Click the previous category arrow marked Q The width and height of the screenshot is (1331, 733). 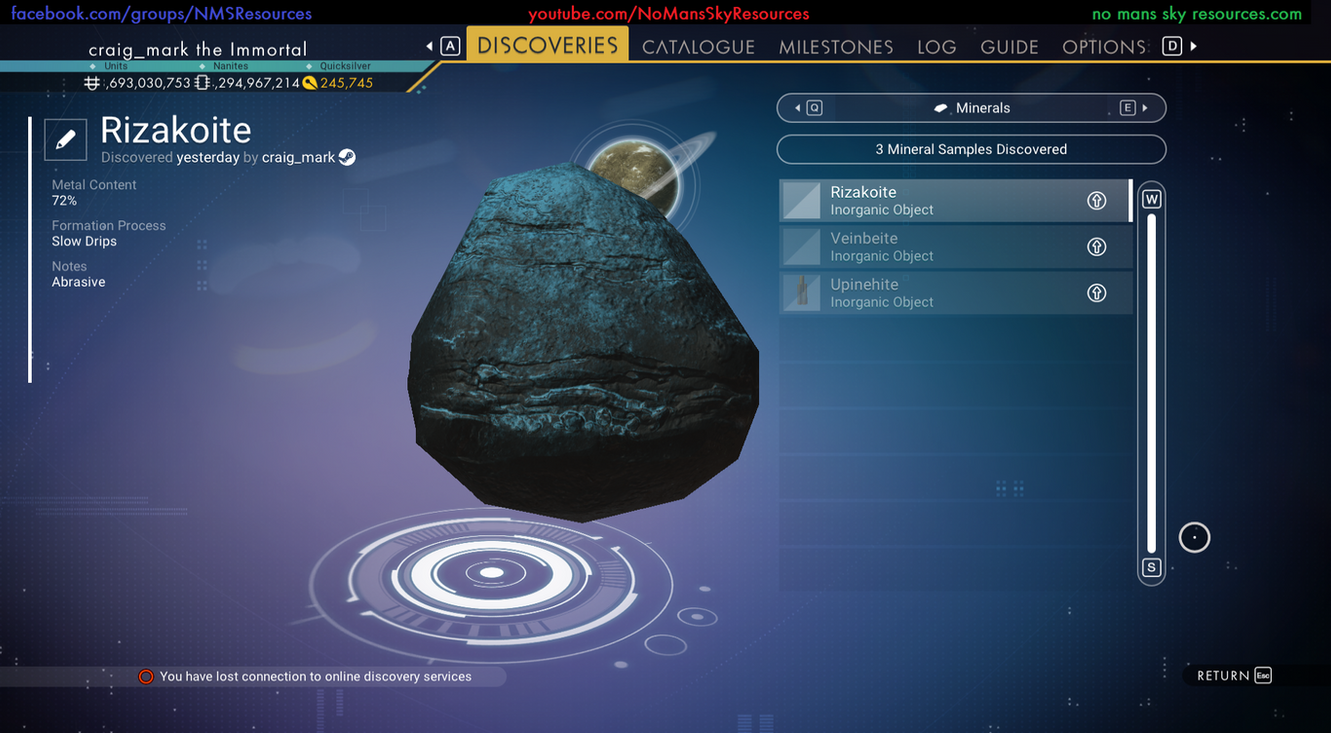pos(809,107)
